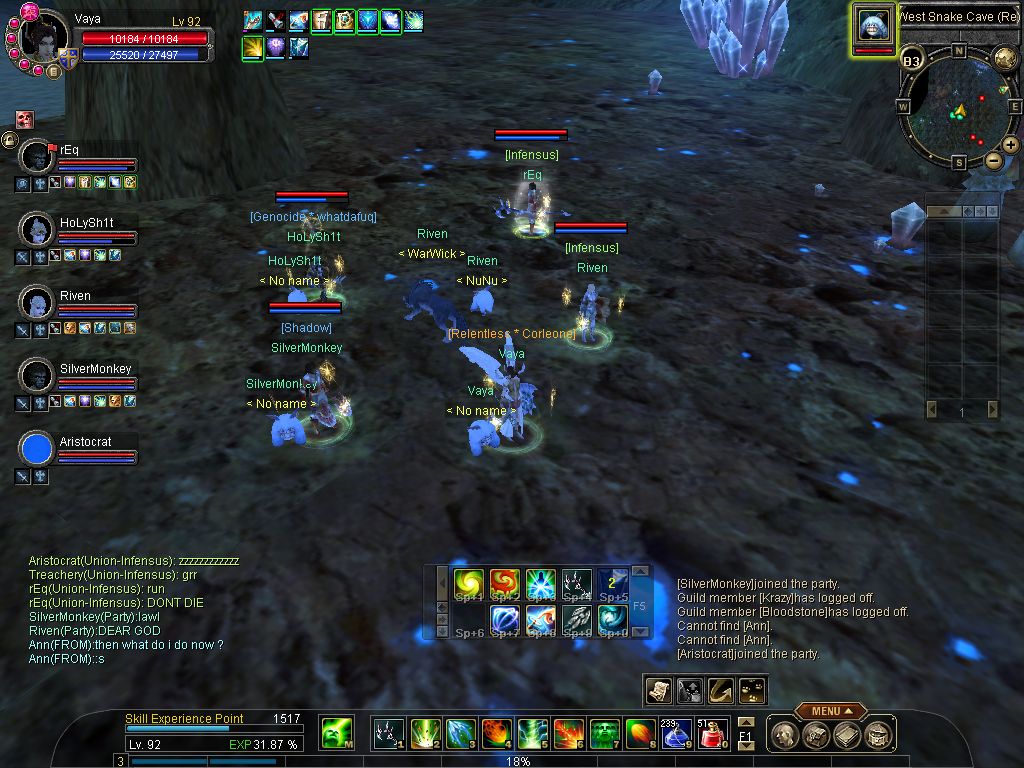1024x768 pixels.
Task: Select party member rEq portrait
Action: click(36, 156)
